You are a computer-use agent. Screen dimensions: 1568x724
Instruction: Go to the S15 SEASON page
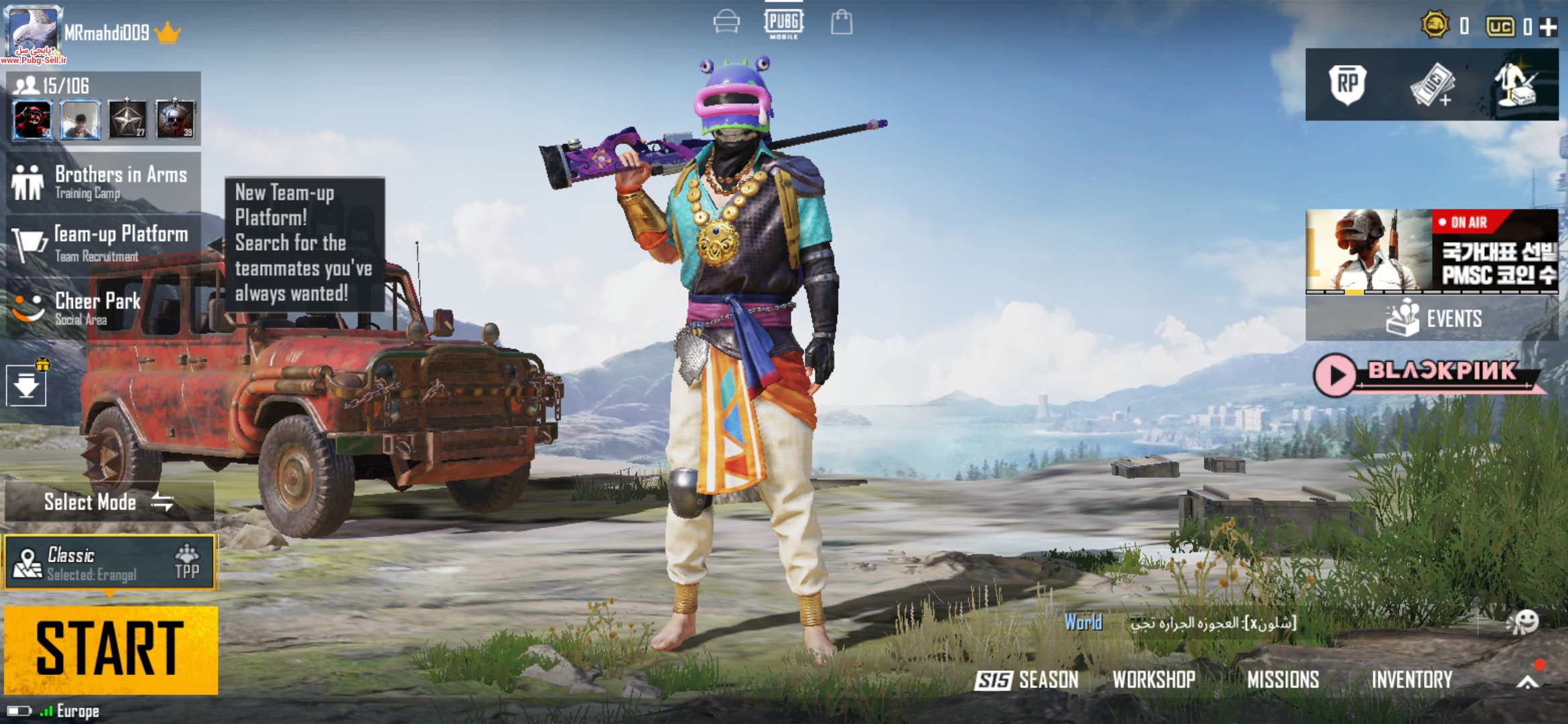tap(1027, 680)
